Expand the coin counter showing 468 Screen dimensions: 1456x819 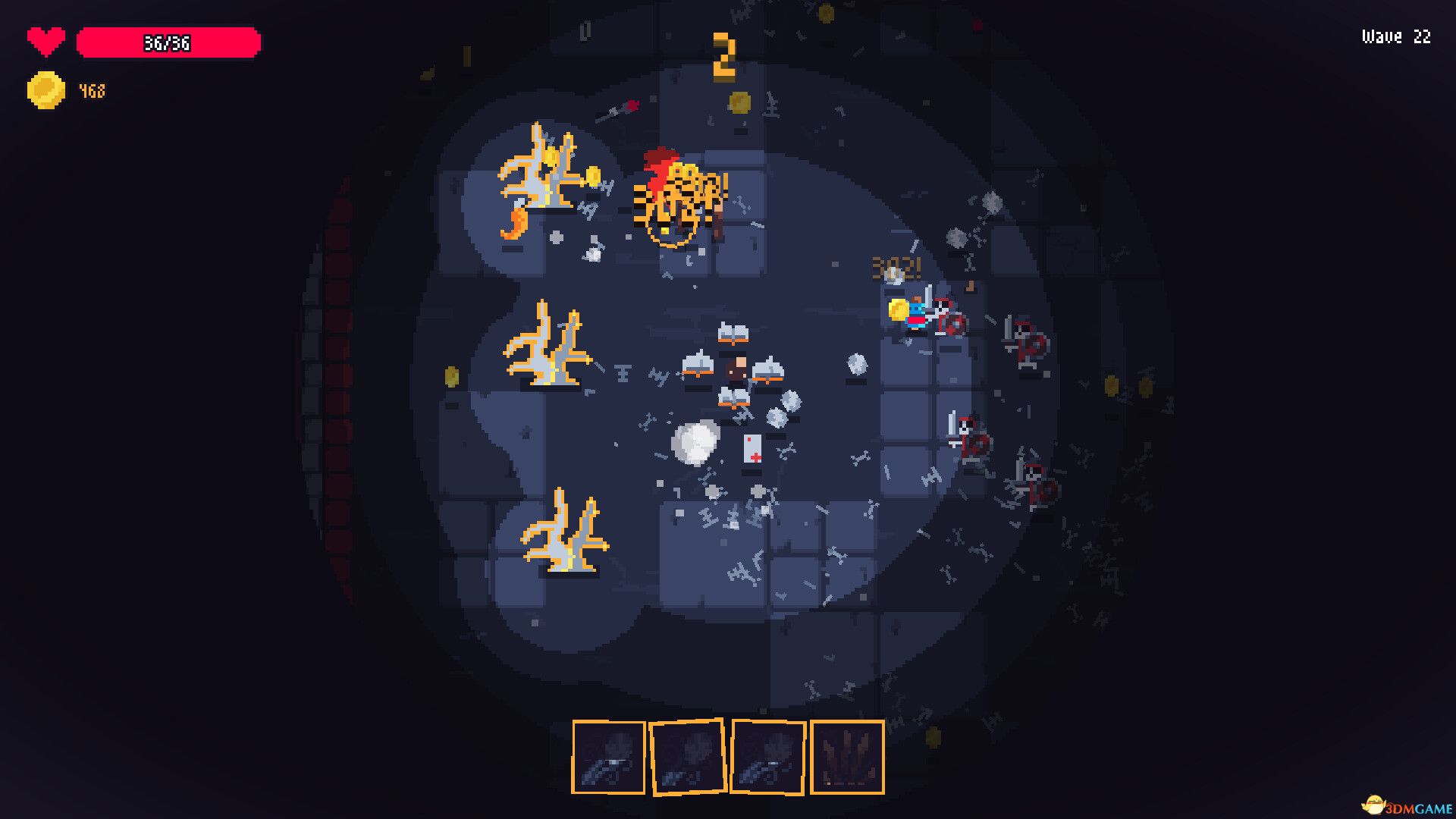91,90
